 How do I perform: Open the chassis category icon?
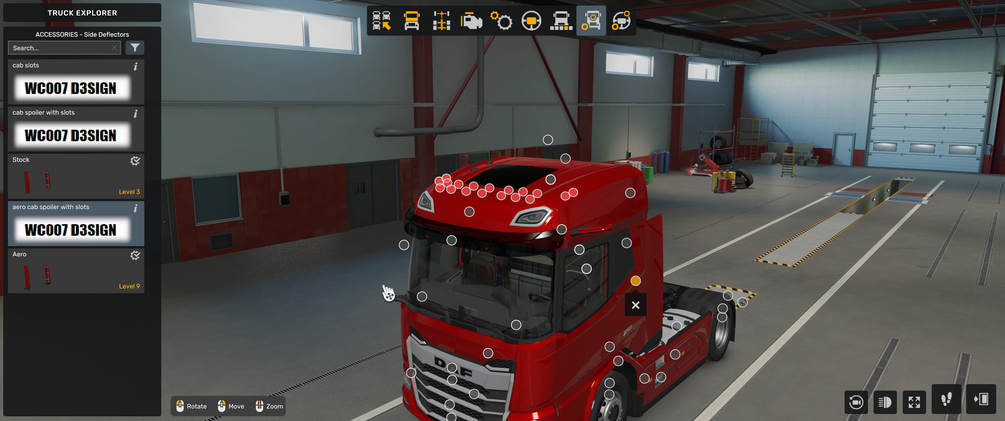coord(441,21)
